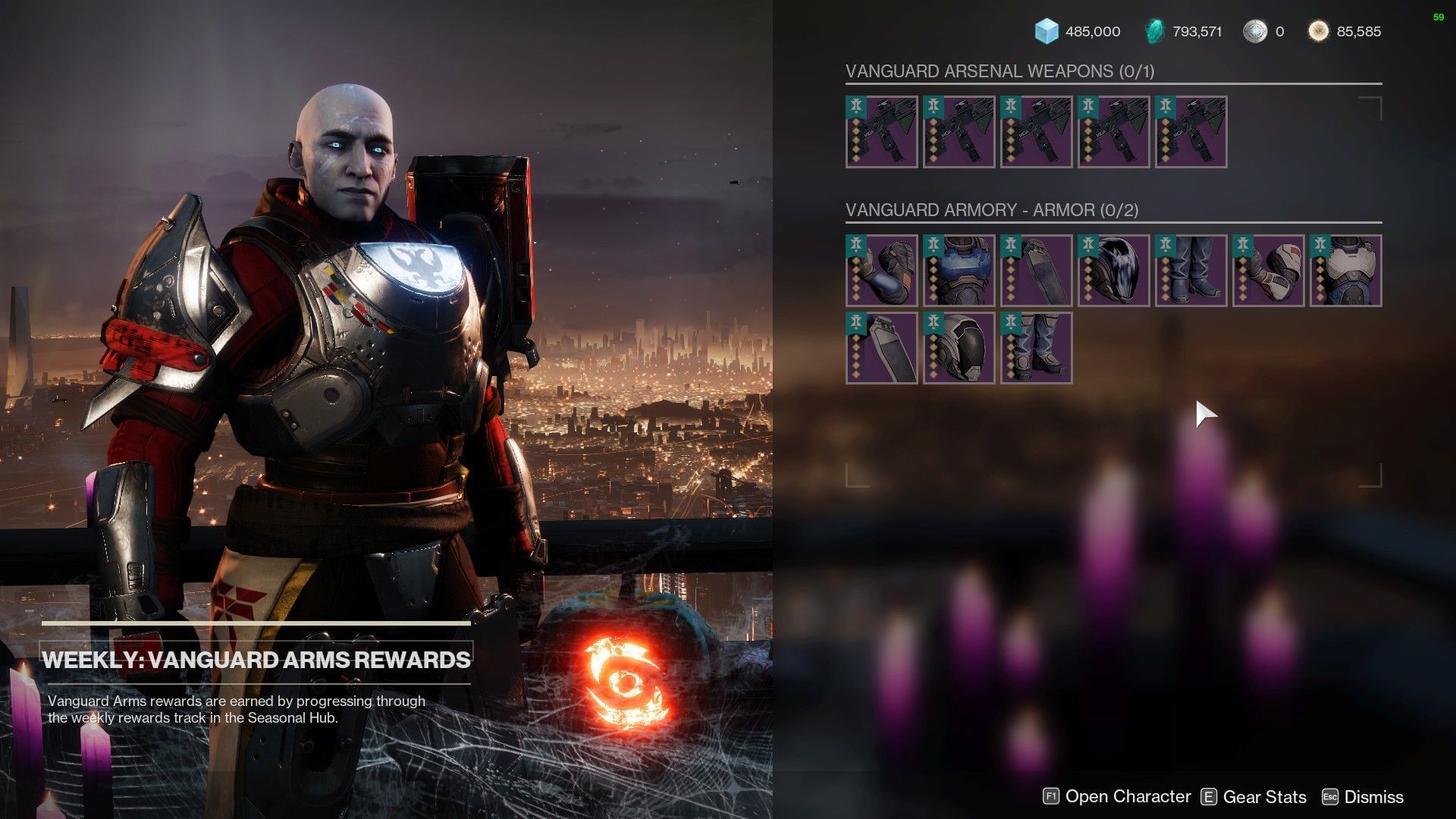This screenshot has width=1456, height=819.
Task: Click the Glimmer currency cube icon
Action: click(1049, 32)
